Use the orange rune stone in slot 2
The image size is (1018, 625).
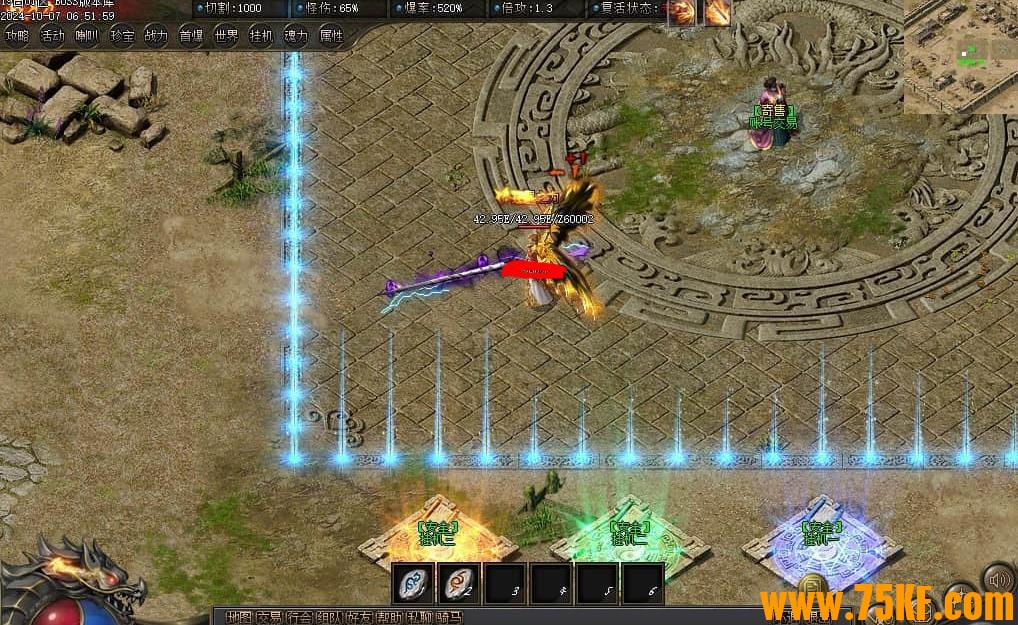(x=460, y=583)
